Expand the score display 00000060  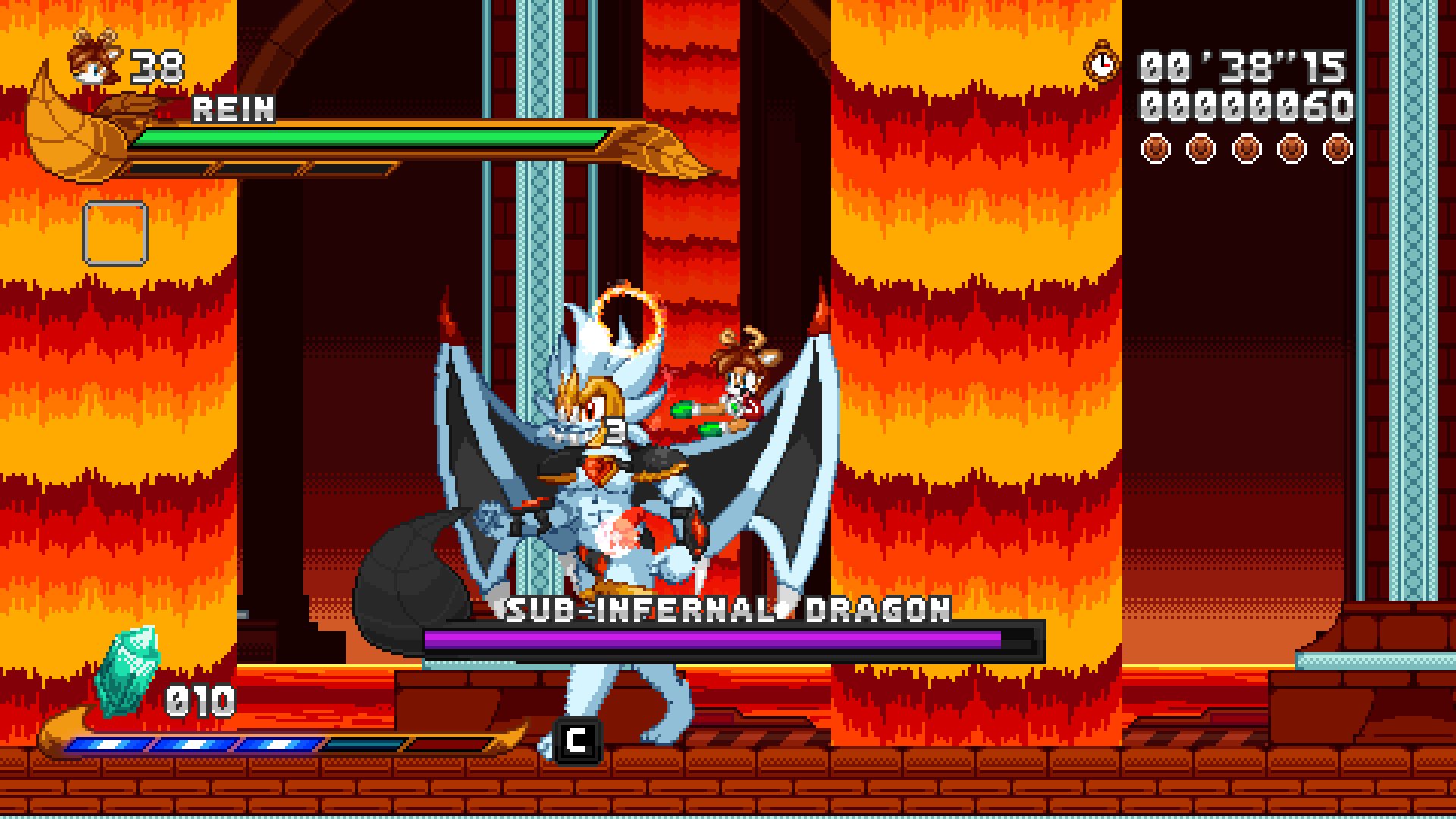tap(1244, 106)
